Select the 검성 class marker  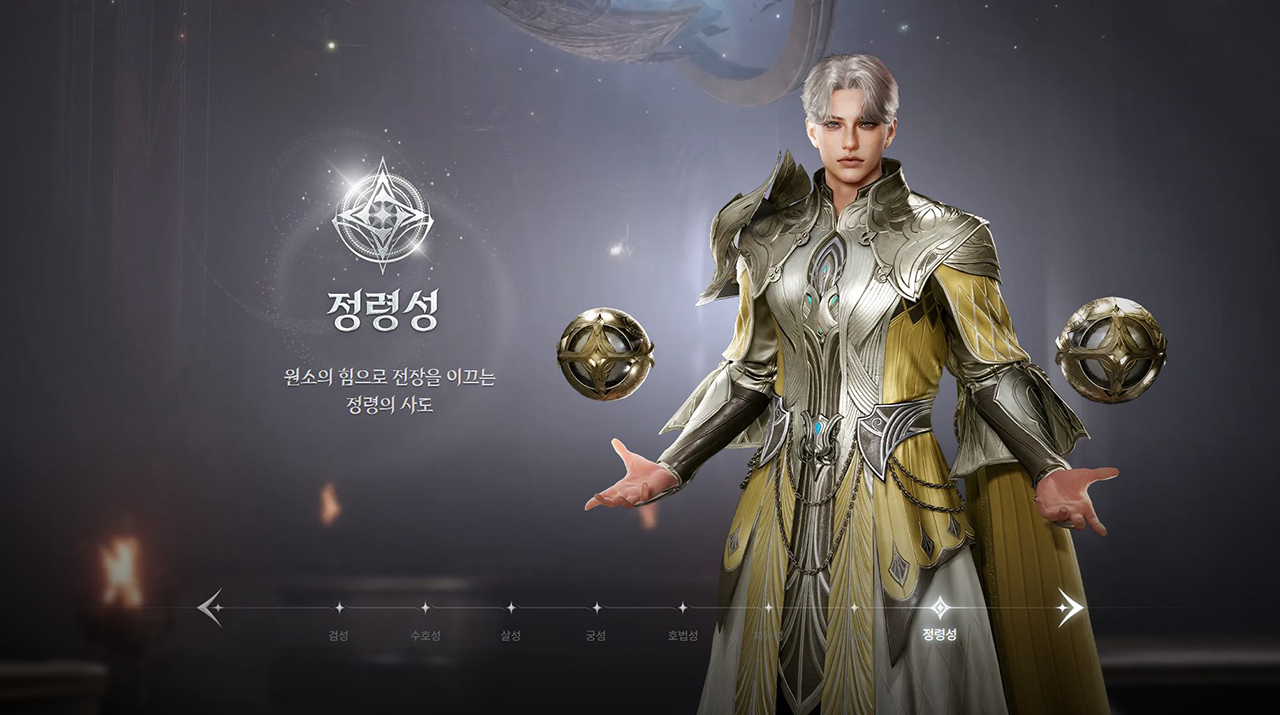339,608
